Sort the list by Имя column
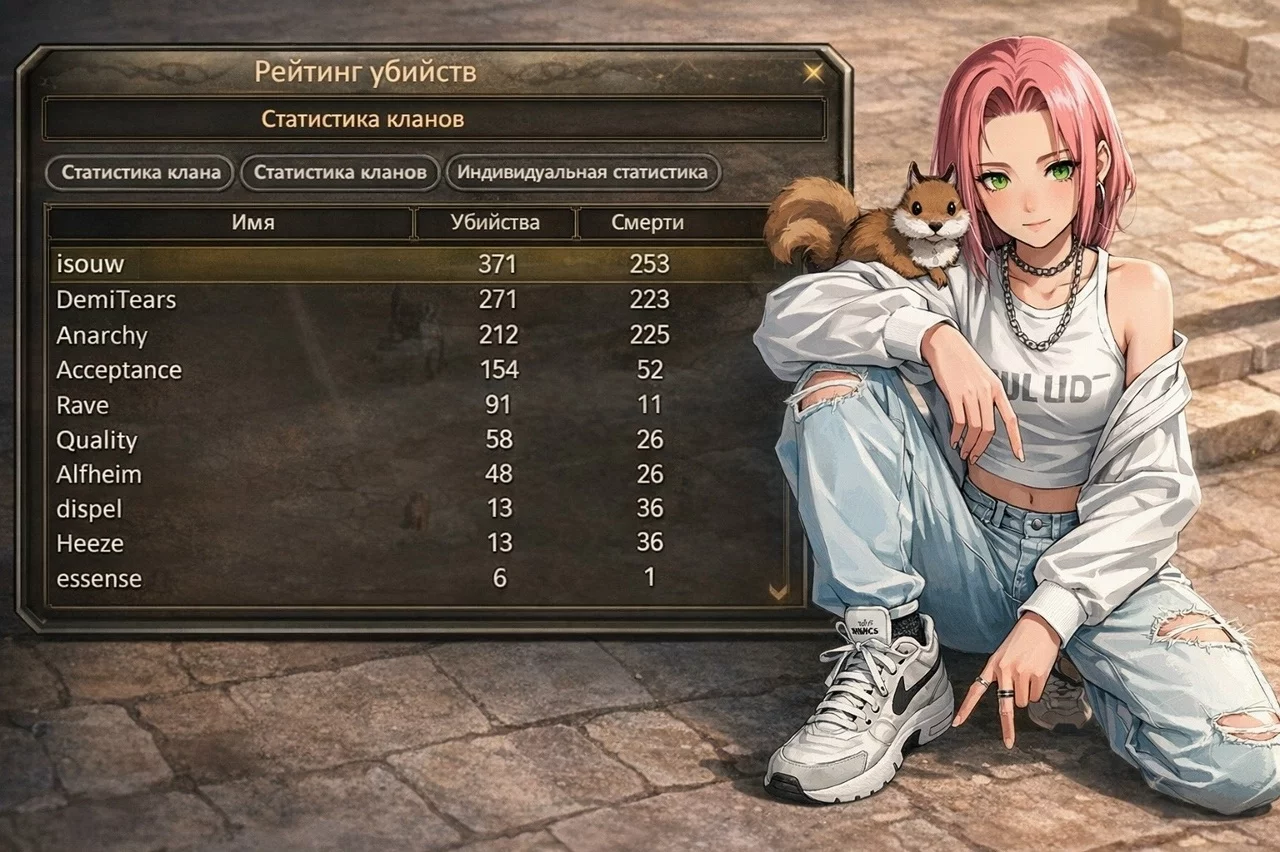 253,223
